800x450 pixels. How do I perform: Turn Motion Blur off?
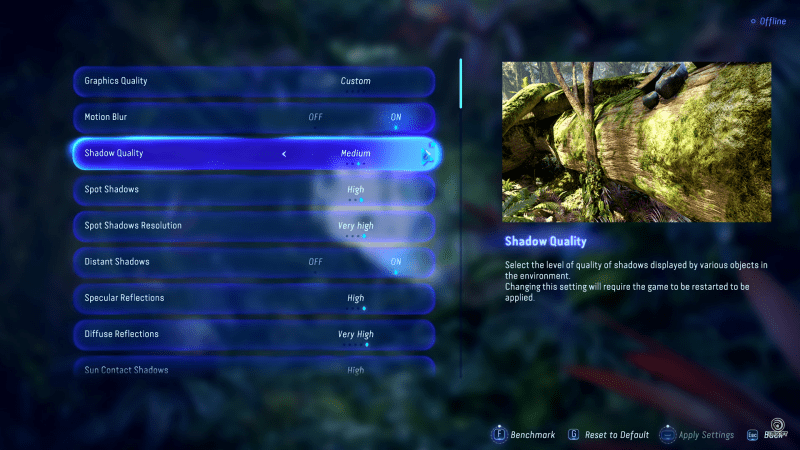(315, 117)
